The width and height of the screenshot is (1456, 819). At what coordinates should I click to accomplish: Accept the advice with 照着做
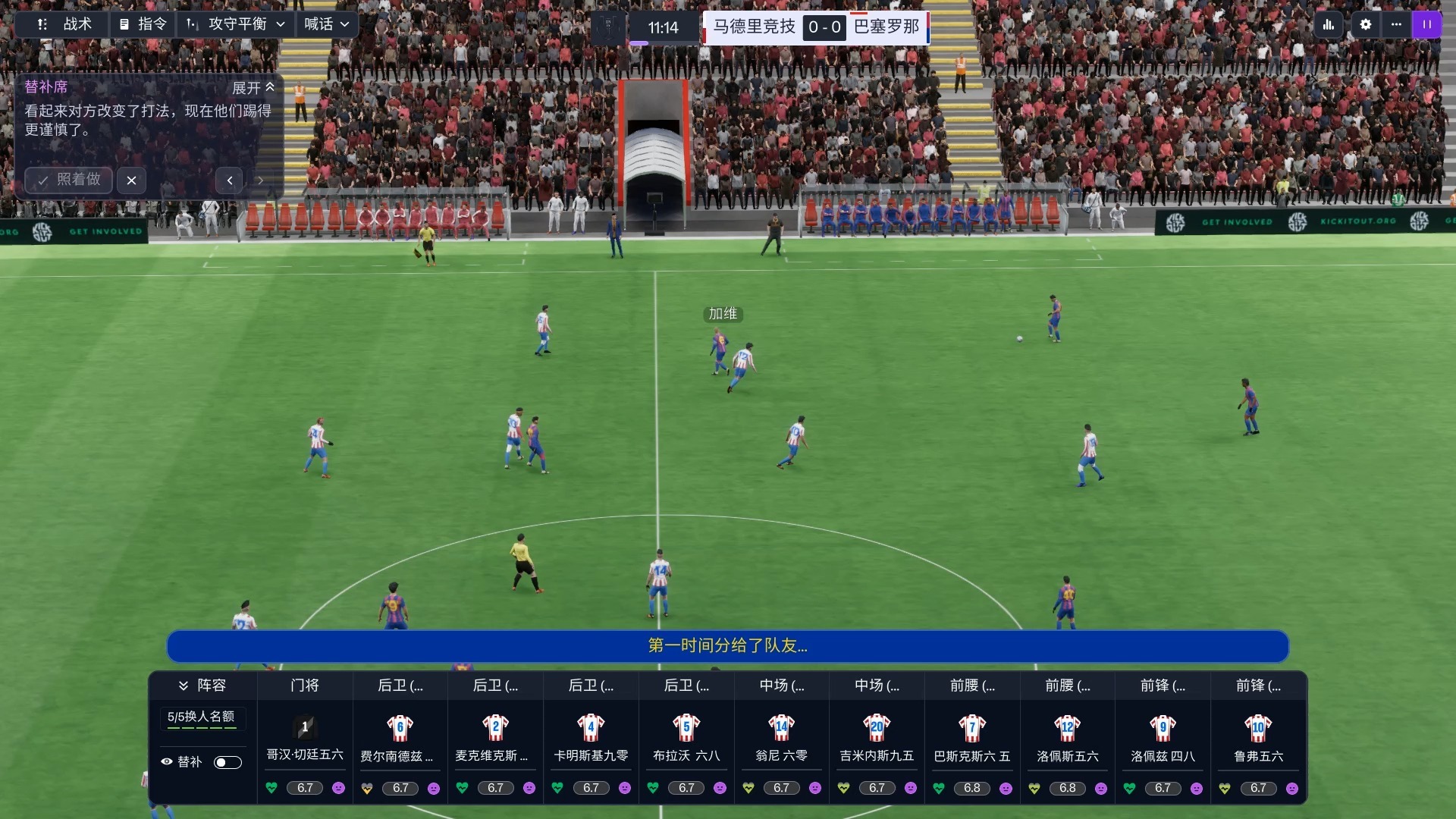[x=69, y=180]
